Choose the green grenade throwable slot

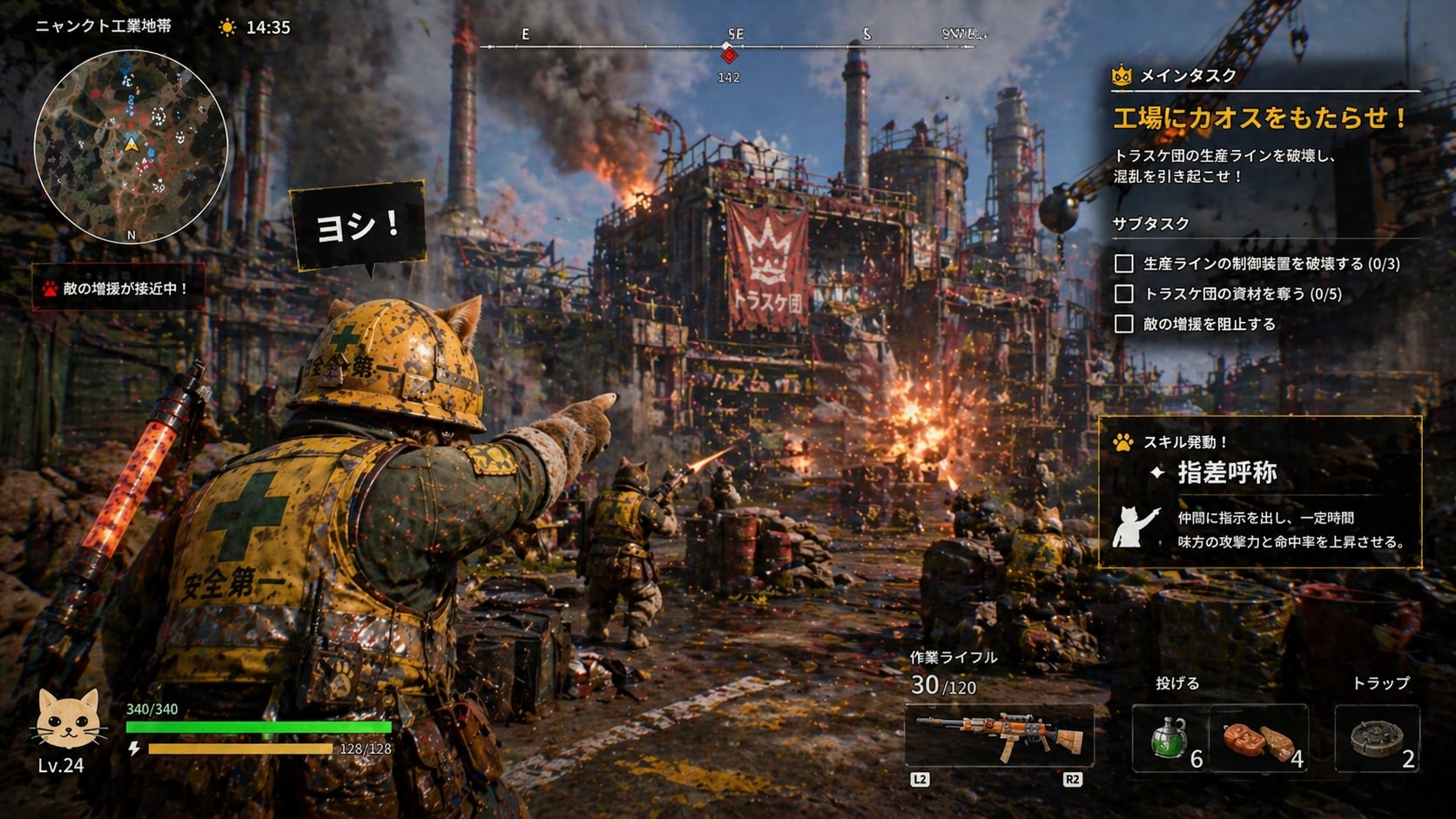[x=1170, y=738]
